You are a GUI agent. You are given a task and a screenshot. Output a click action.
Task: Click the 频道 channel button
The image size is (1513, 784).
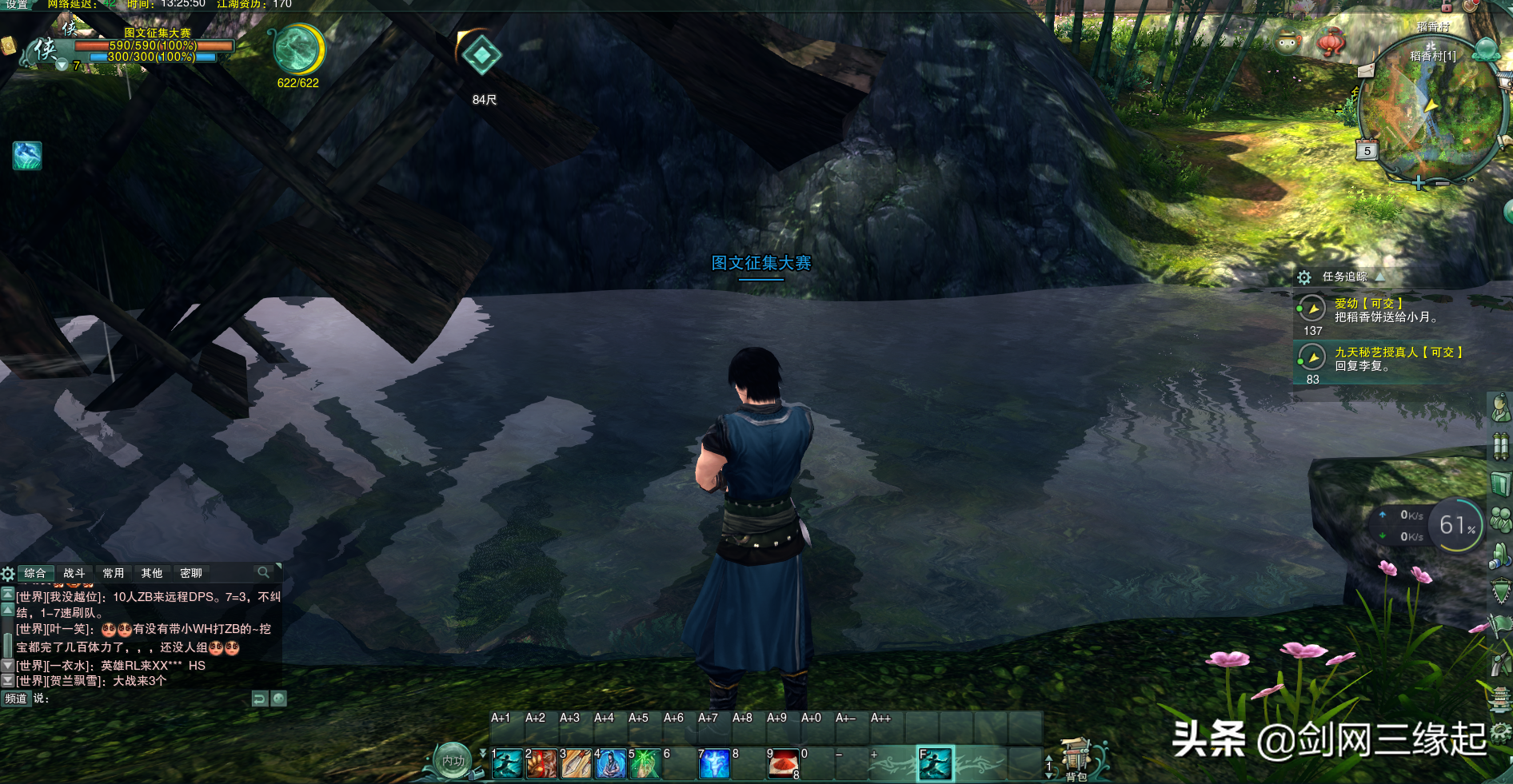pos(15,698)
